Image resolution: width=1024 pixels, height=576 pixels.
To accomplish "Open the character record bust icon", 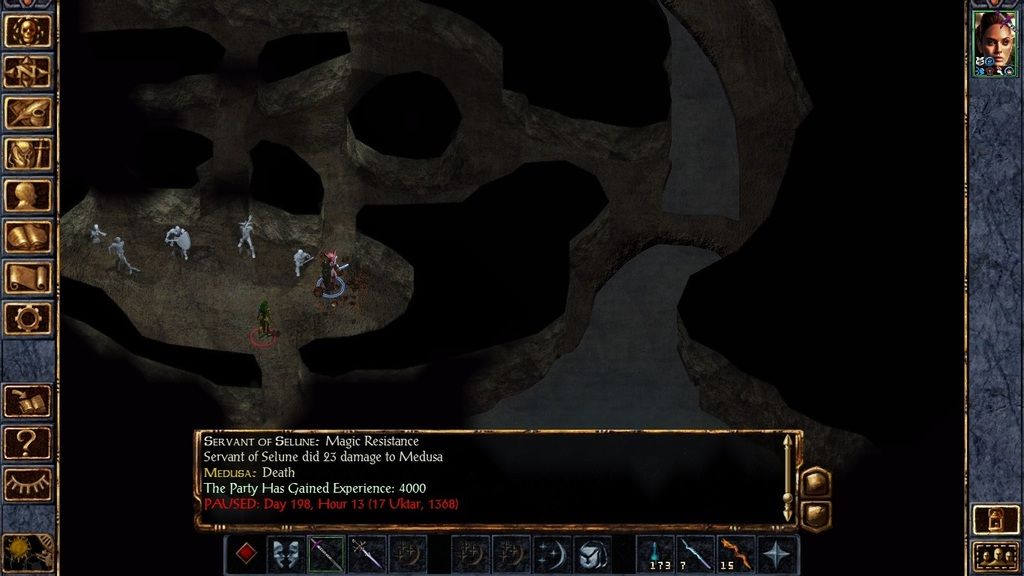I will point(28,195).
